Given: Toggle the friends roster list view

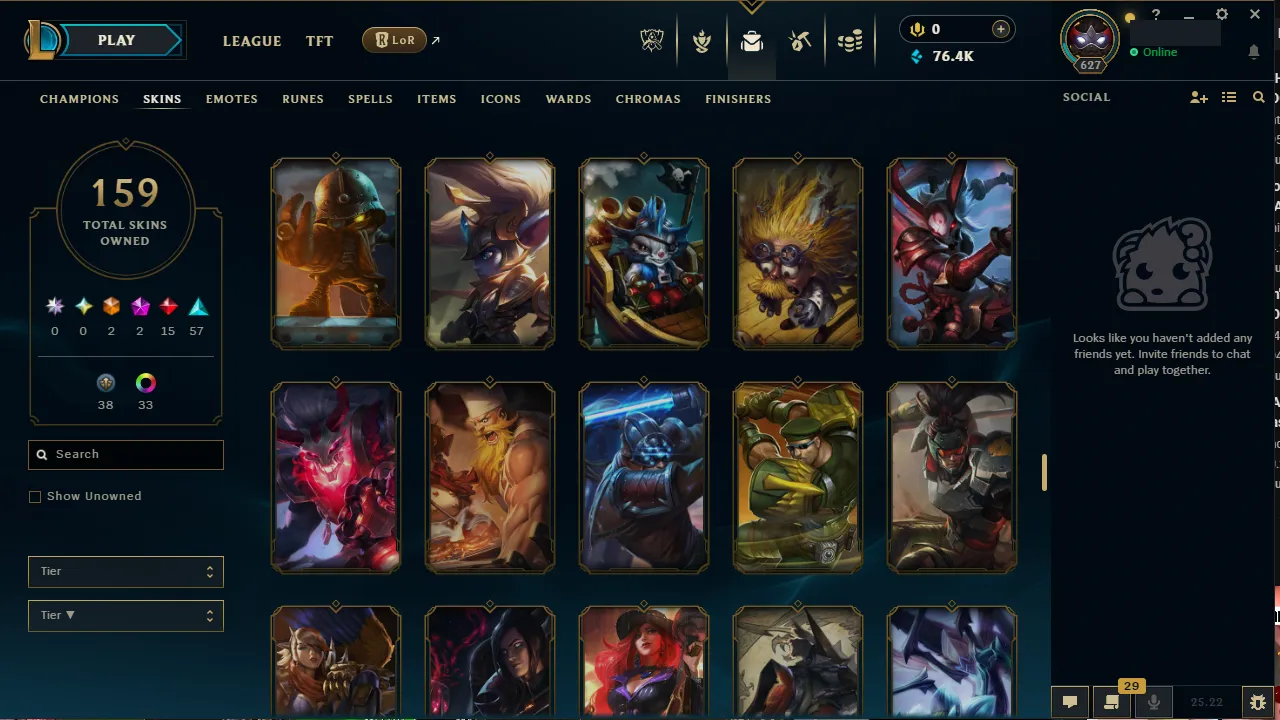Looking at the screenshot, I should coord(1229,97).
